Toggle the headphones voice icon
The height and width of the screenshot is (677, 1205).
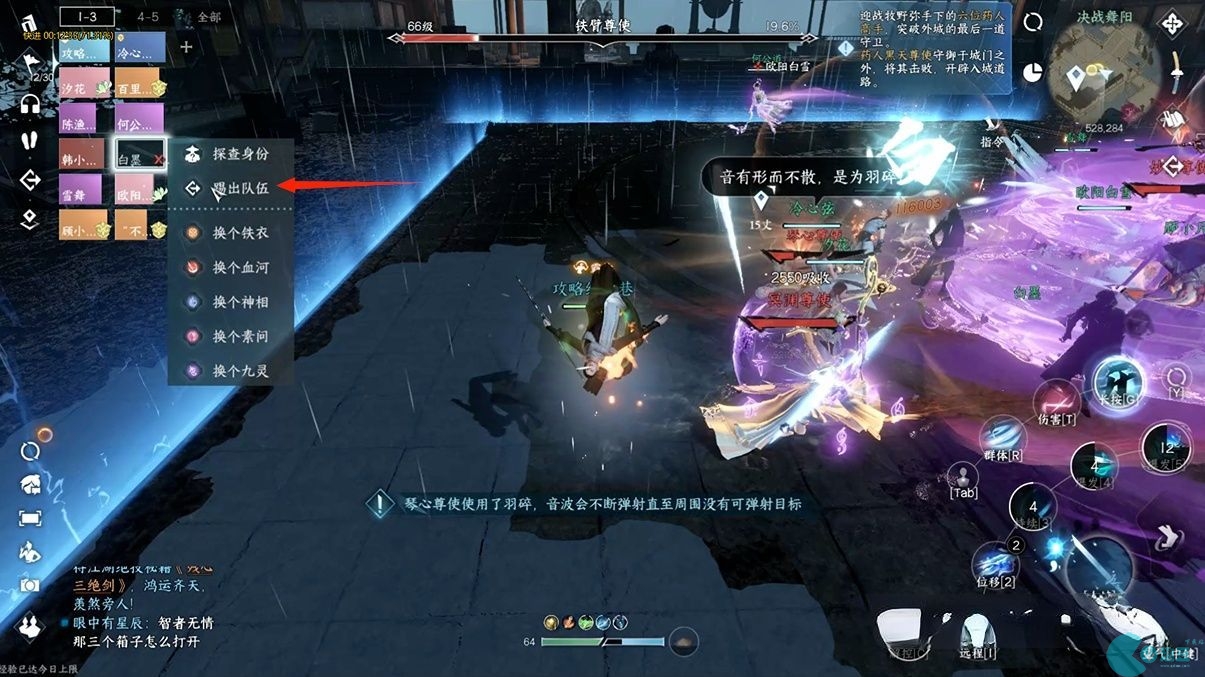(x=30, y=103)
